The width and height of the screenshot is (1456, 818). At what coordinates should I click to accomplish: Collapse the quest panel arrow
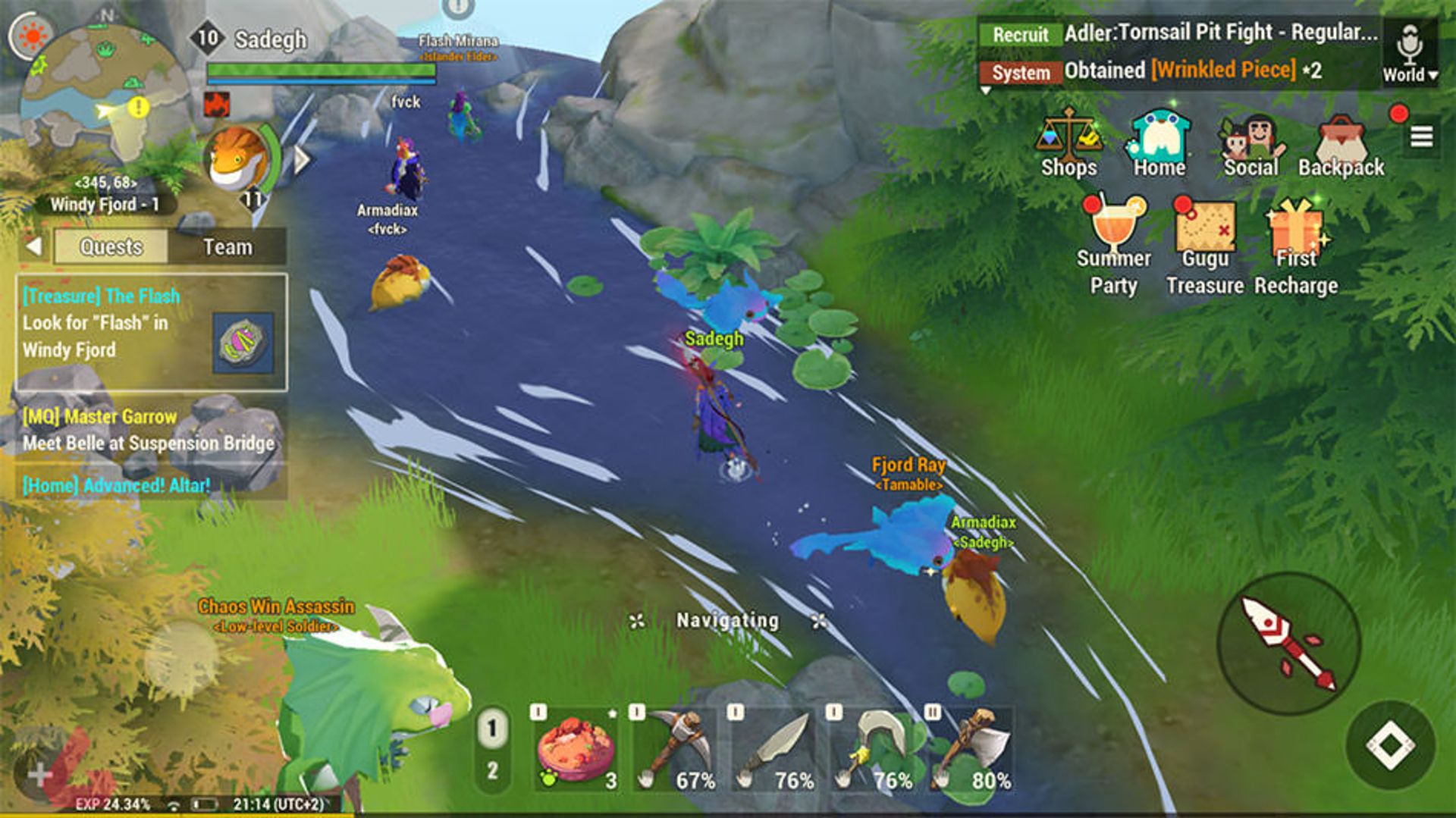click(x=33, y=246)
